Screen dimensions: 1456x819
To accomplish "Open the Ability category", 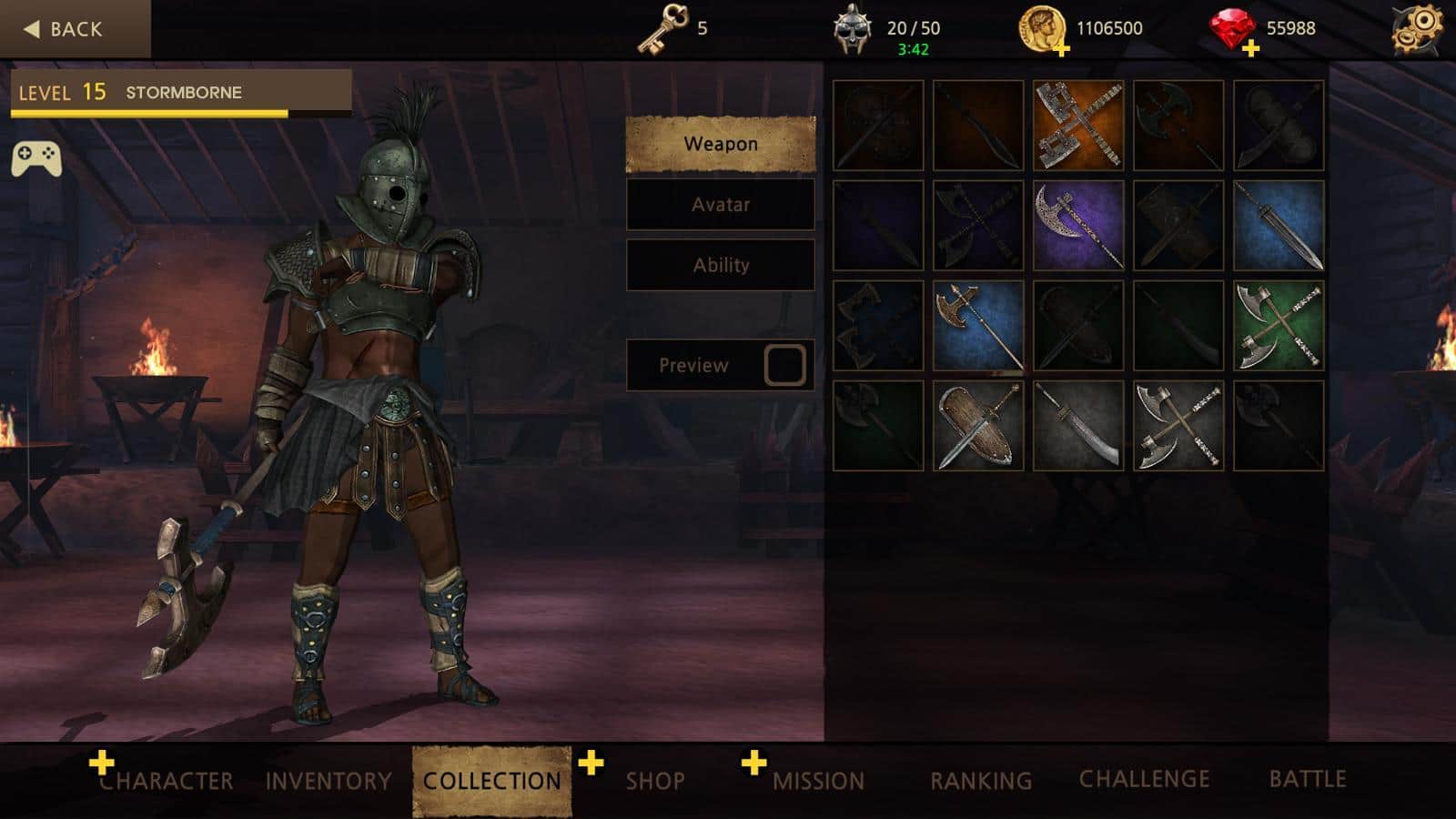I will [x=720, y=266].
